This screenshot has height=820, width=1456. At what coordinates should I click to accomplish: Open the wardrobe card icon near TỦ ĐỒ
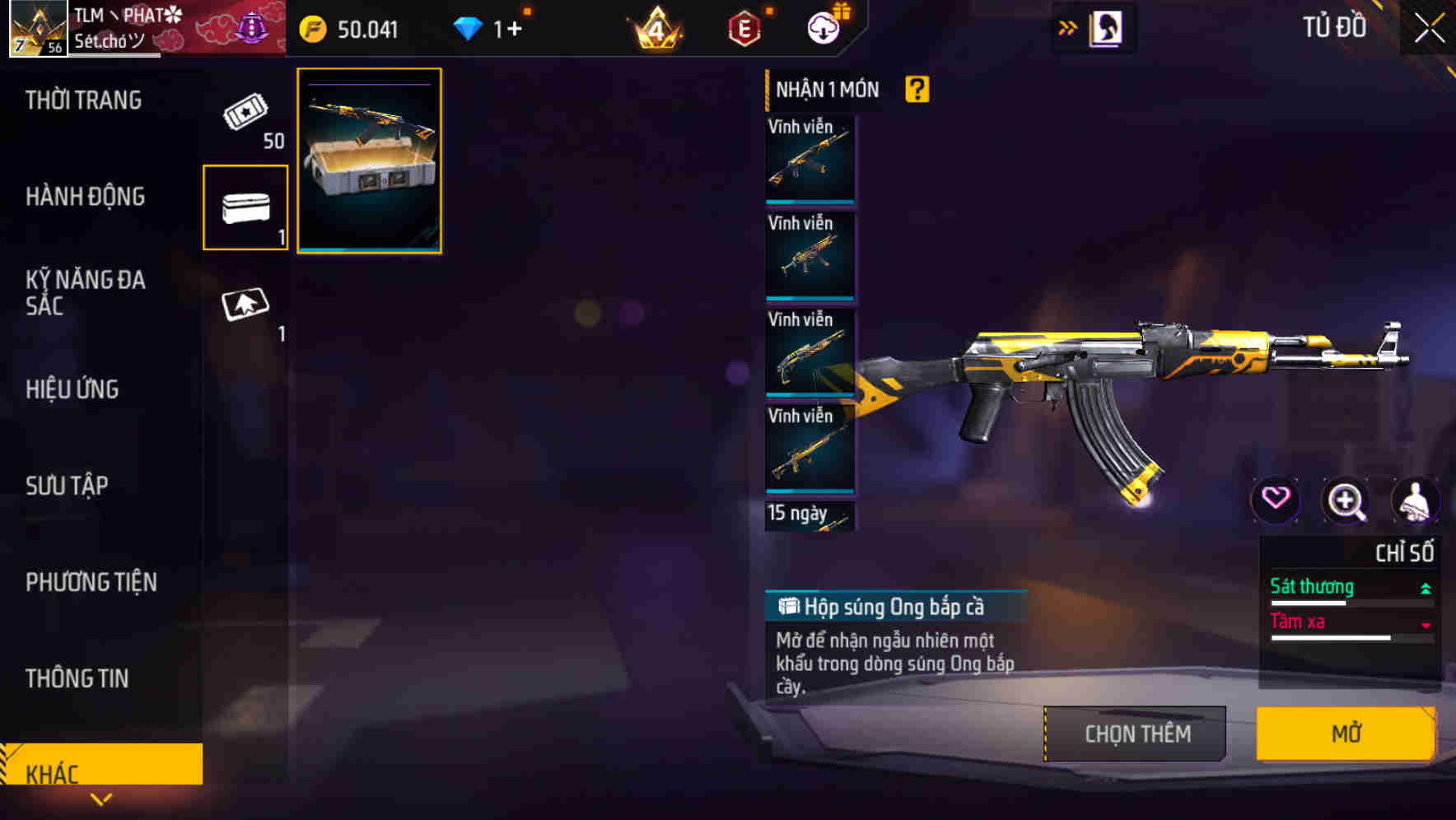pos(1107,27)
